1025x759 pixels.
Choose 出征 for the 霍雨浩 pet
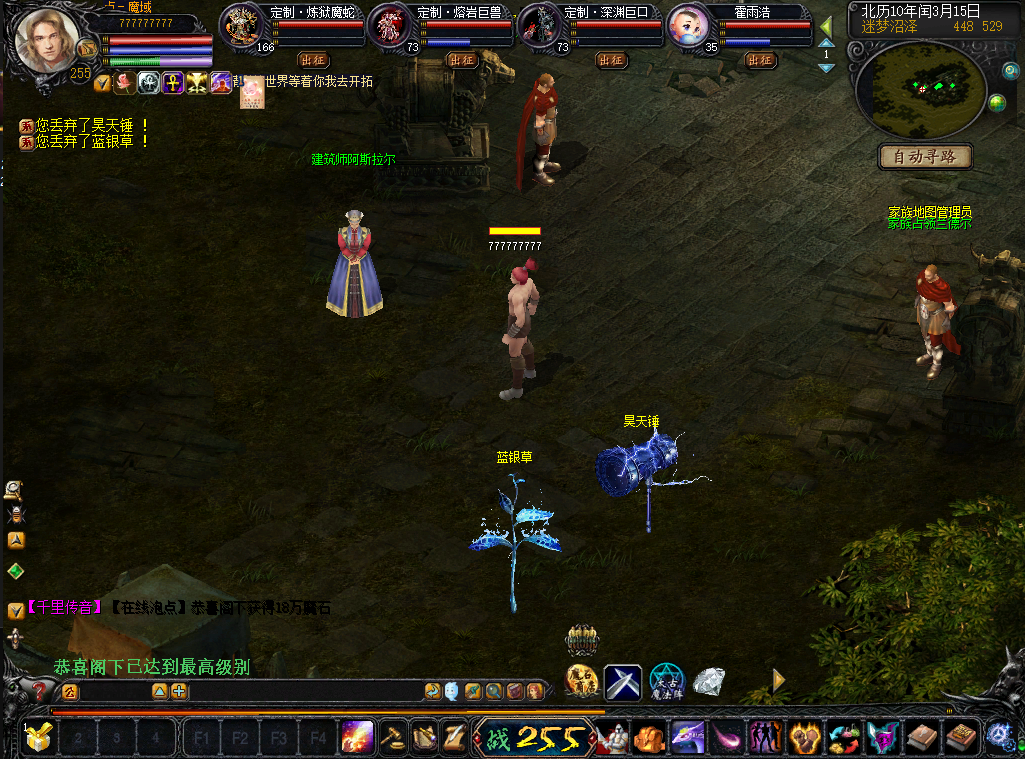point(760,60)
